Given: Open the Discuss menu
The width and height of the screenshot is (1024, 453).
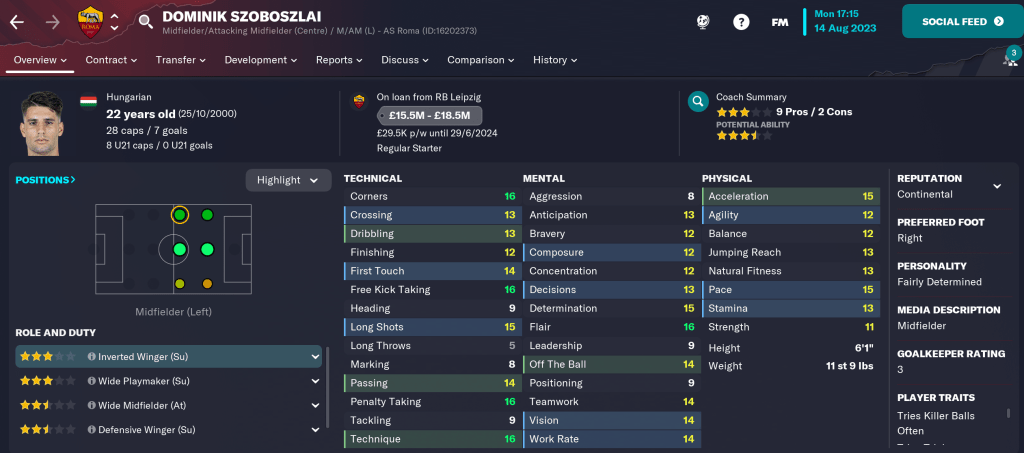Looking at the screenshot, I should (405, 60).
